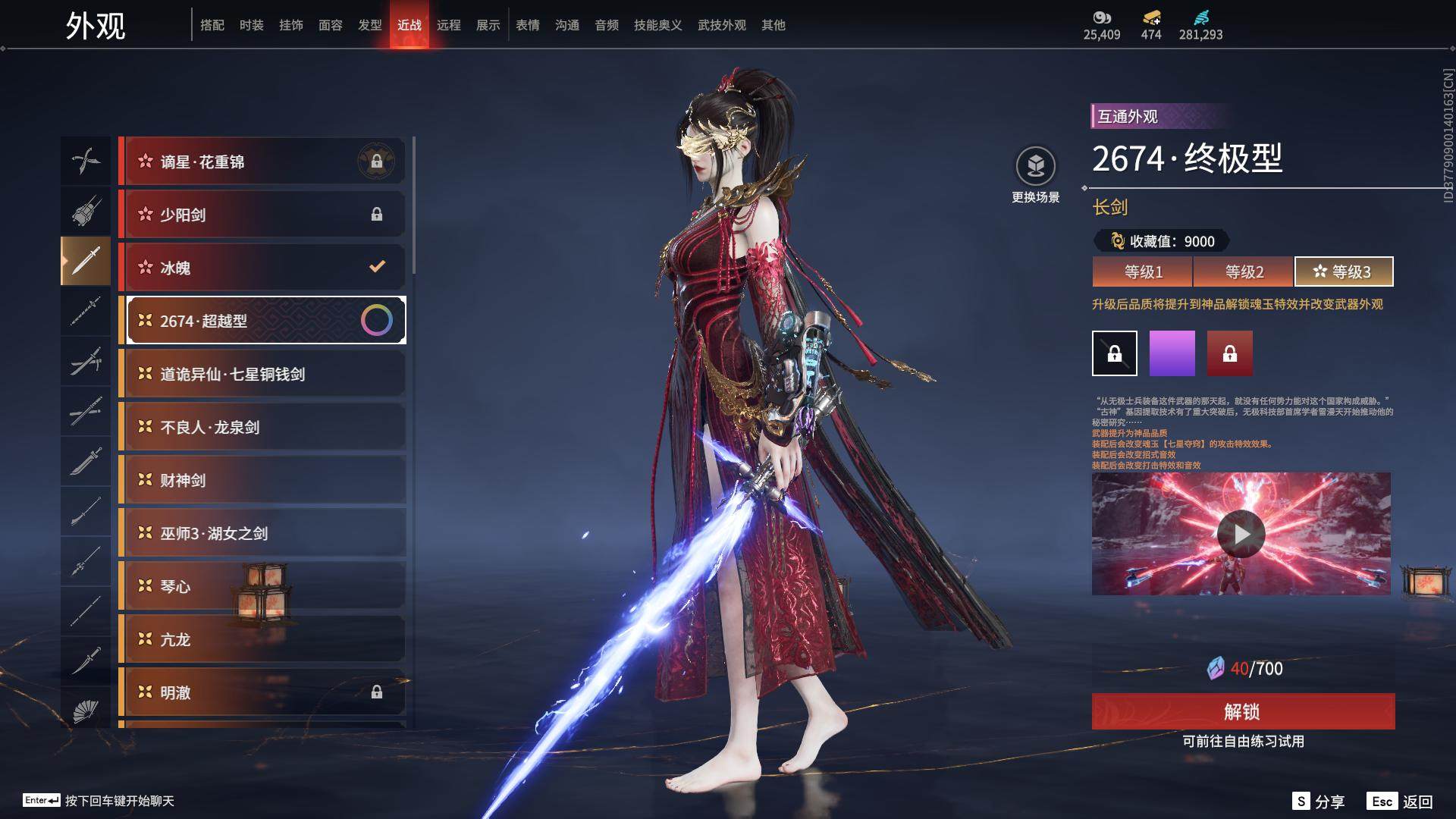Switch to the 时装 tab

tap(251, 25)
